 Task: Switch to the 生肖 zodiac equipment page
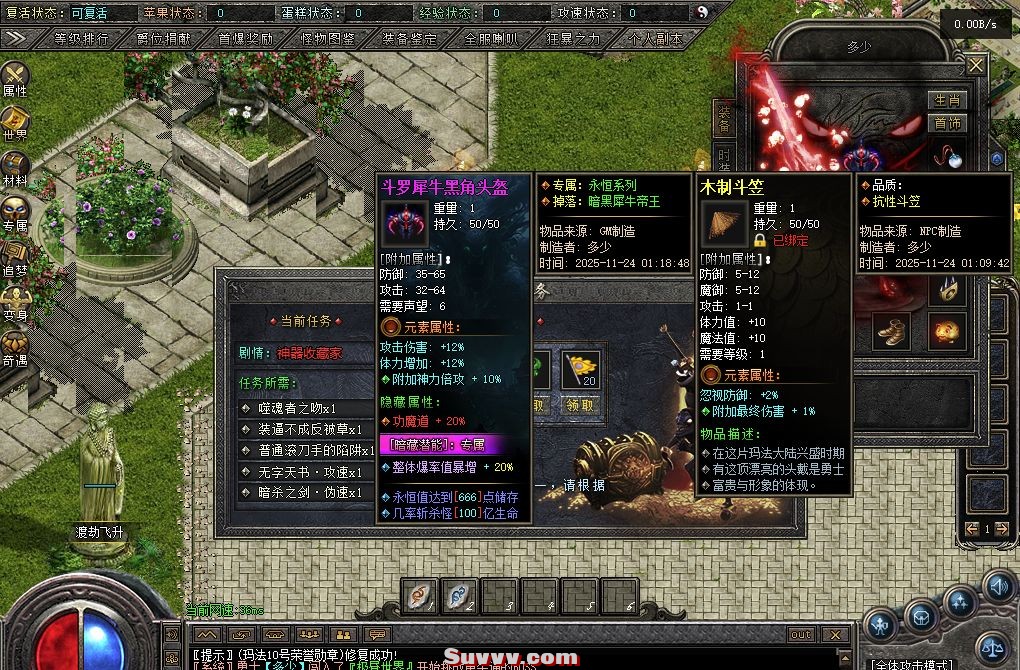[947, 101]
